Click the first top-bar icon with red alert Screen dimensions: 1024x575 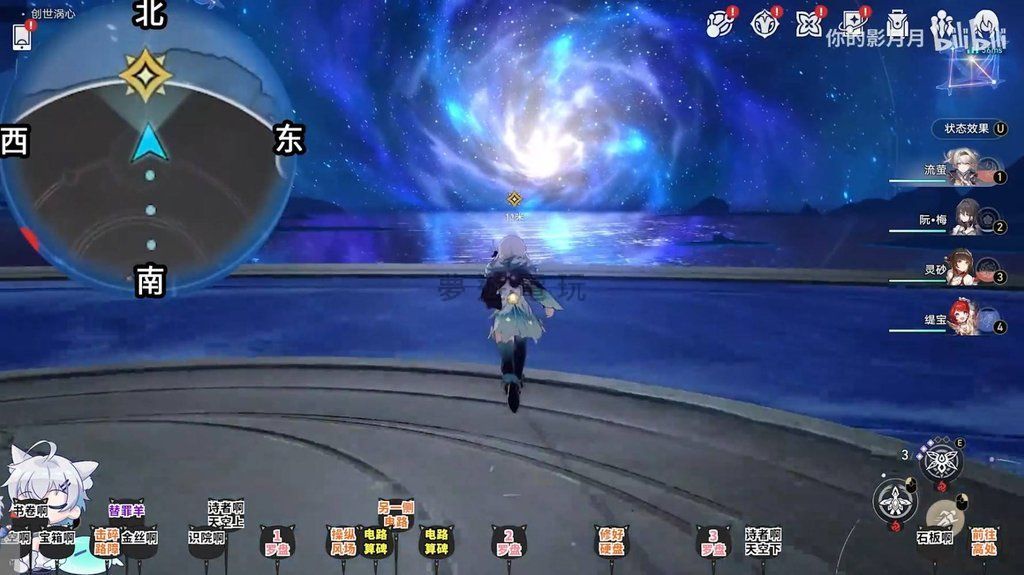(720, 24)
